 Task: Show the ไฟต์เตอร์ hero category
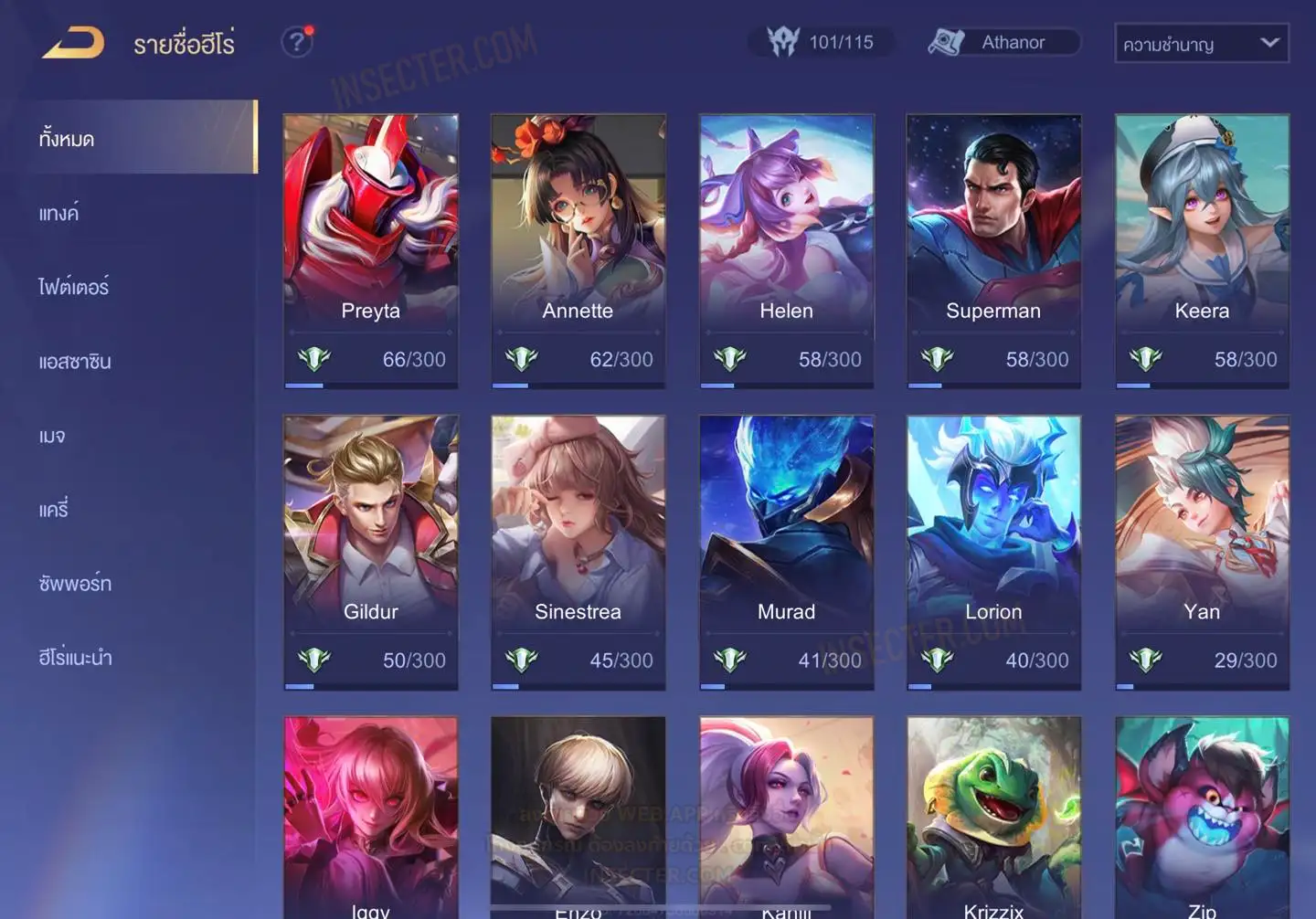[x=73, y=287]
